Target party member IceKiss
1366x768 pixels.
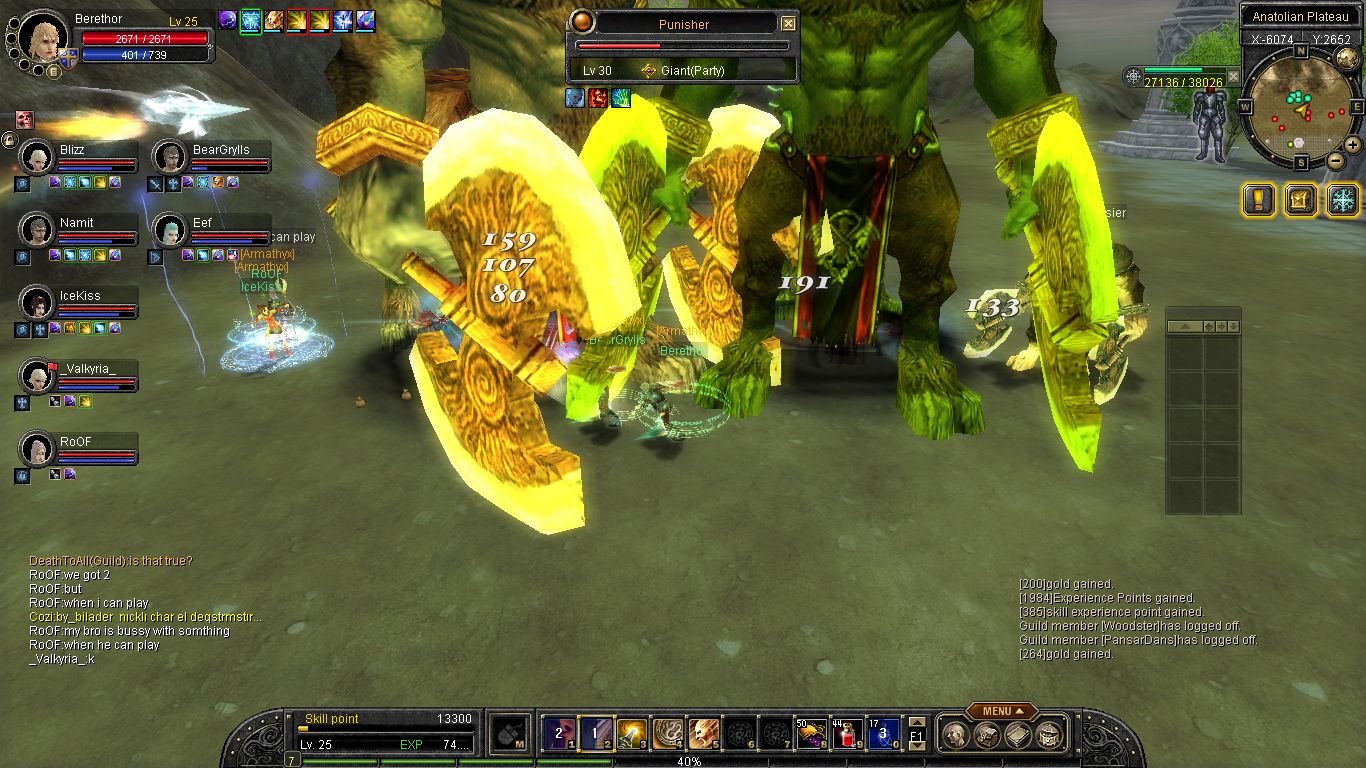(37, 303)
